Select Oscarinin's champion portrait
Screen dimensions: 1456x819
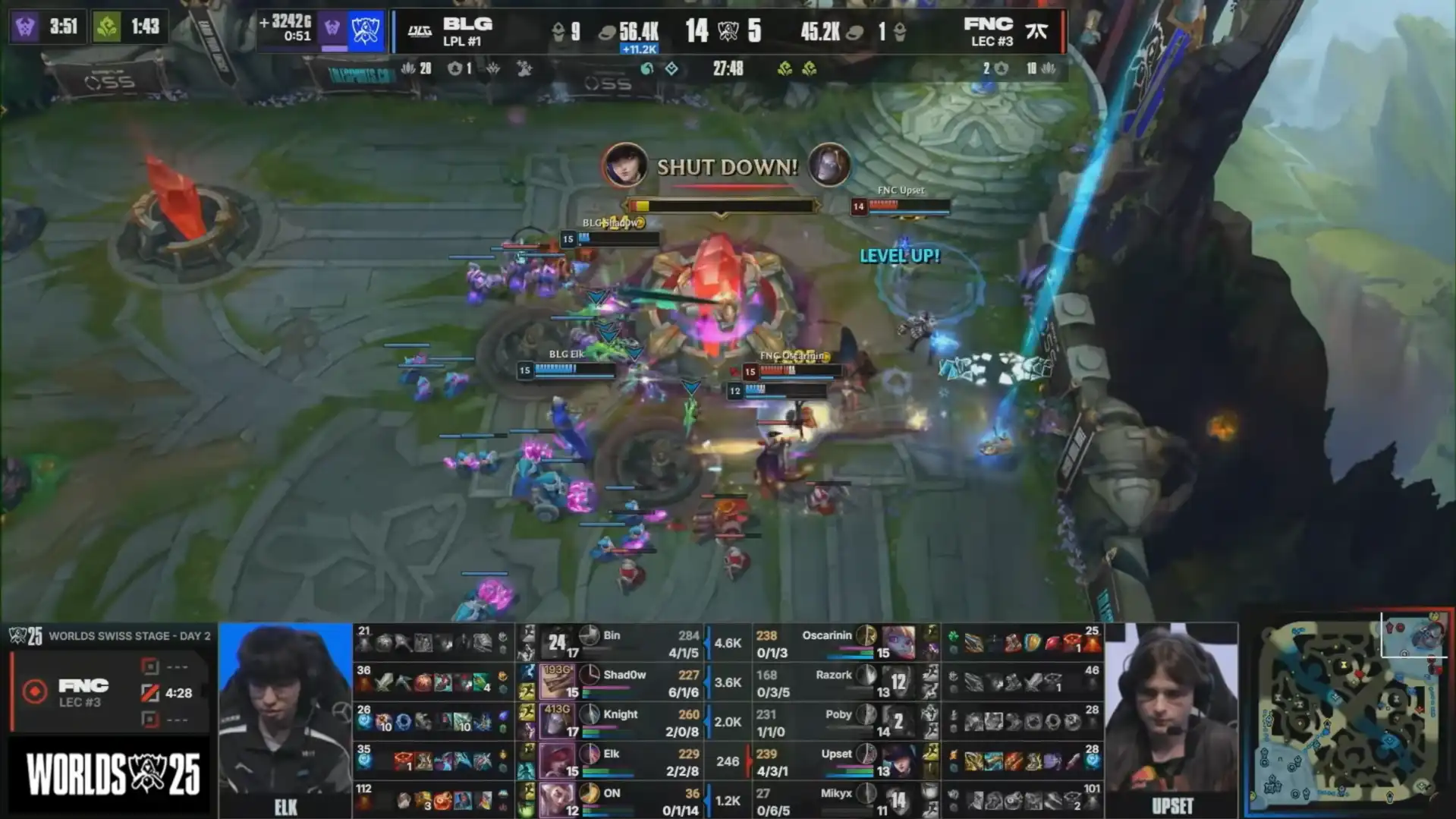click(x=898, y=643)
